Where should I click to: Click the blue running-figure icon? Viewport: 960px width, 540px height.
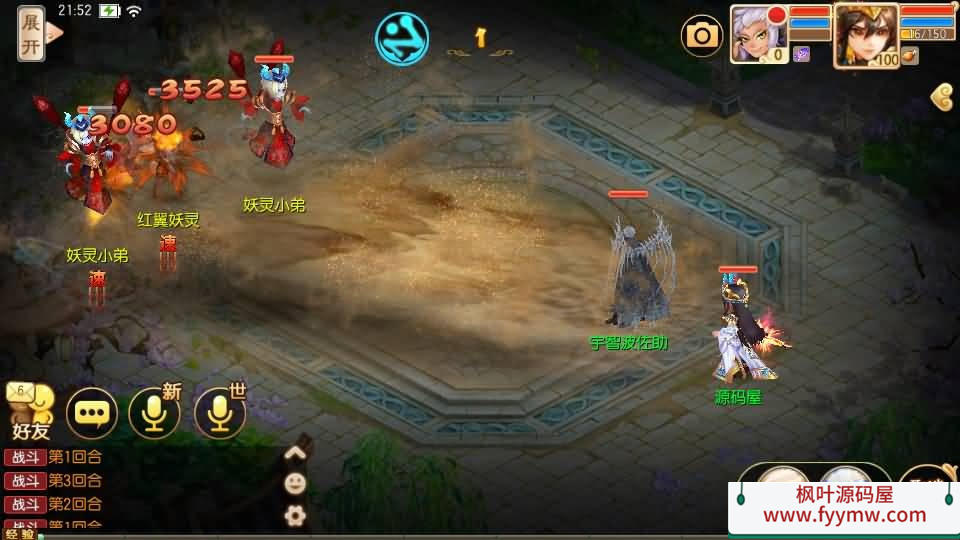[x=402, y=39]
